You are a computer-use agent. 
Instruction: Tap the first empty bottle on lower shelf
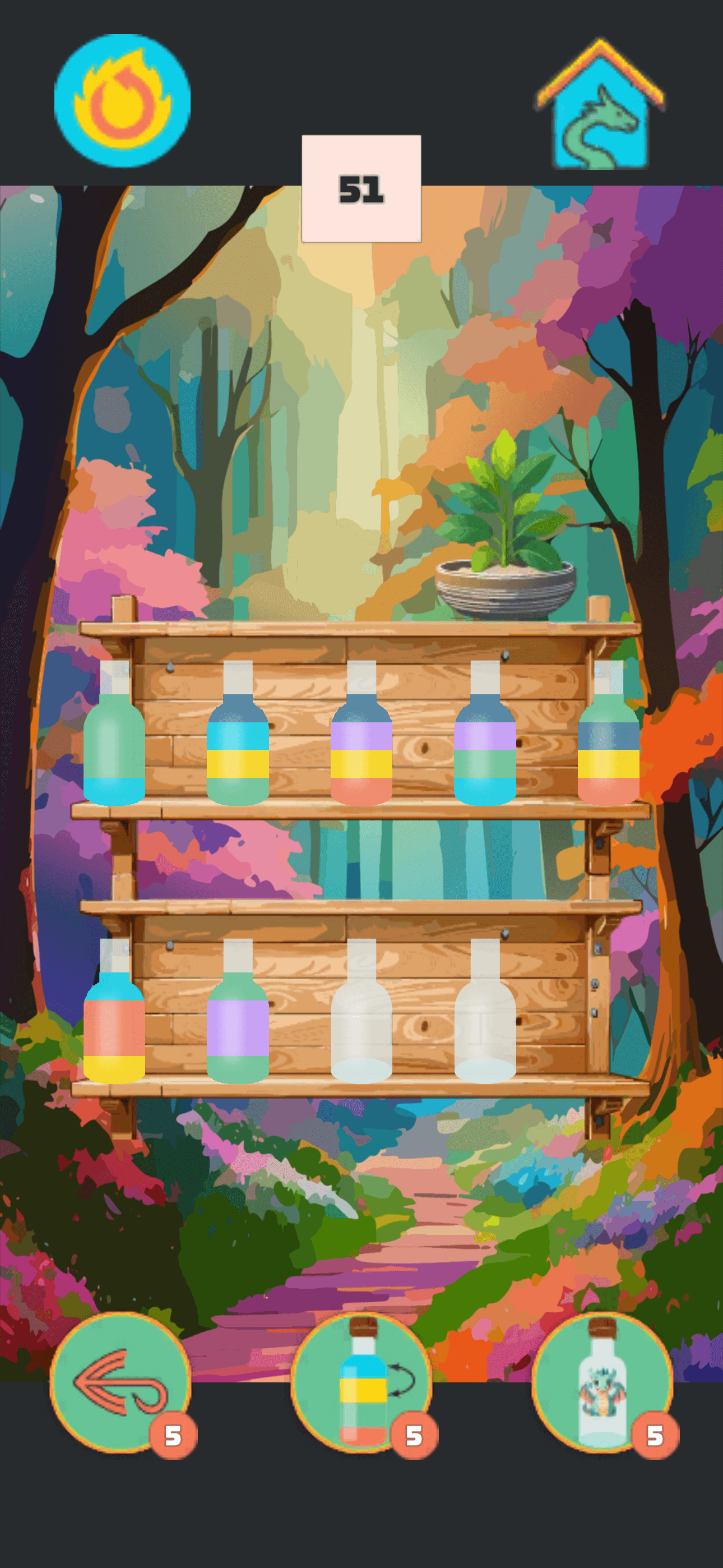coord(361,1029)
